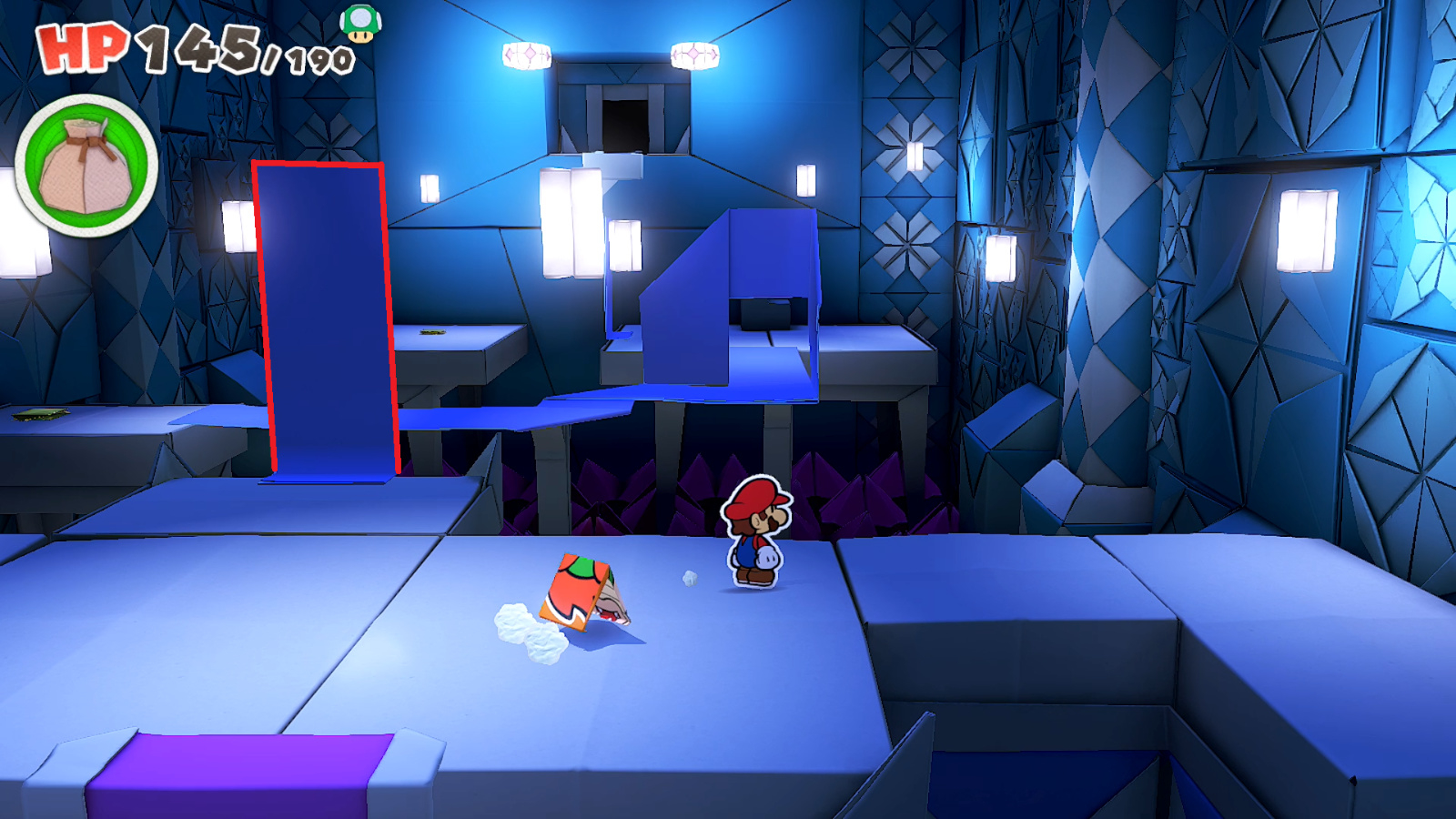The height and width of the screenshot is (819, 1456).
Task: Select the folded Koopa enemy
Action: click(587, 591)
